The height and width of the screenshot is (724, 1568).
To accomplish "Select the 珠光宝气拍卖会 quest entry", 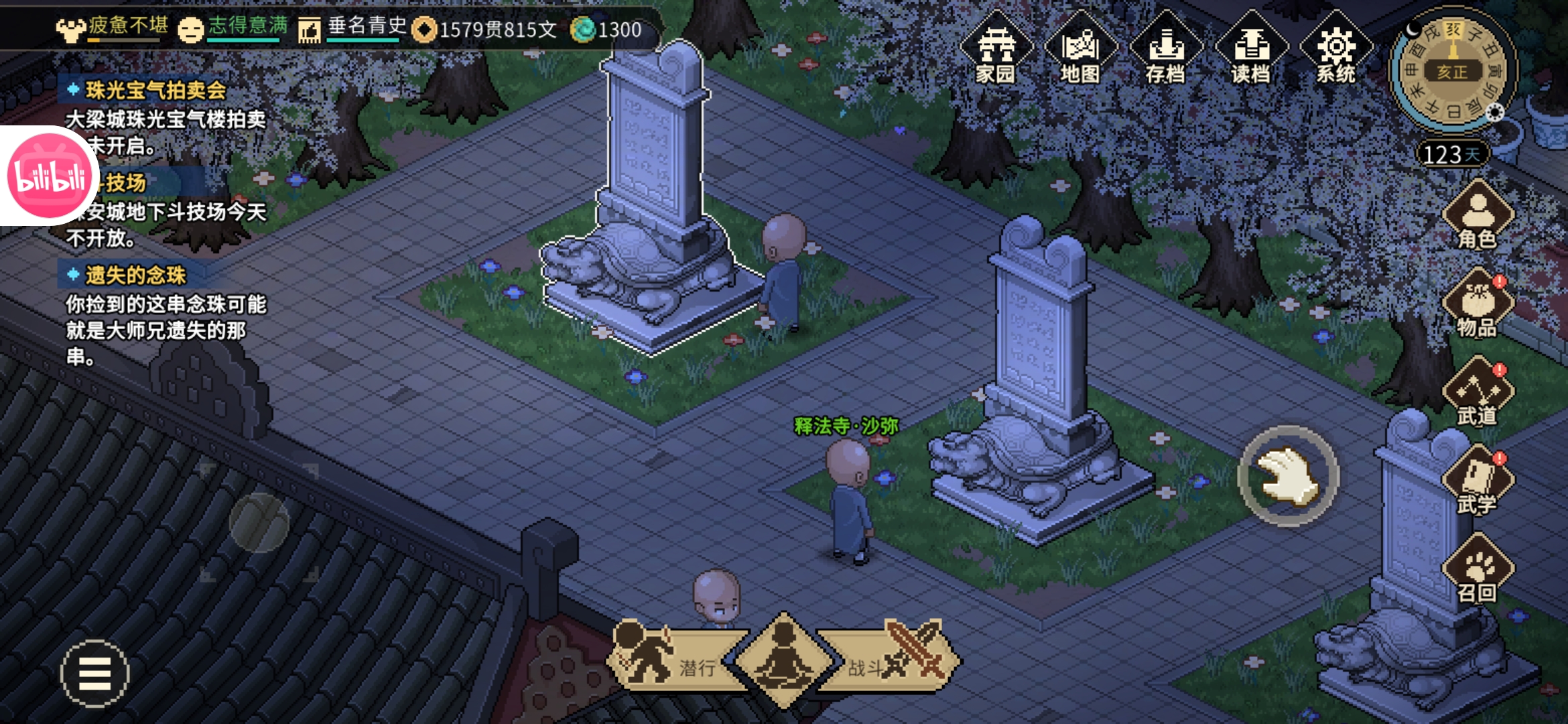I will (155, 90).
